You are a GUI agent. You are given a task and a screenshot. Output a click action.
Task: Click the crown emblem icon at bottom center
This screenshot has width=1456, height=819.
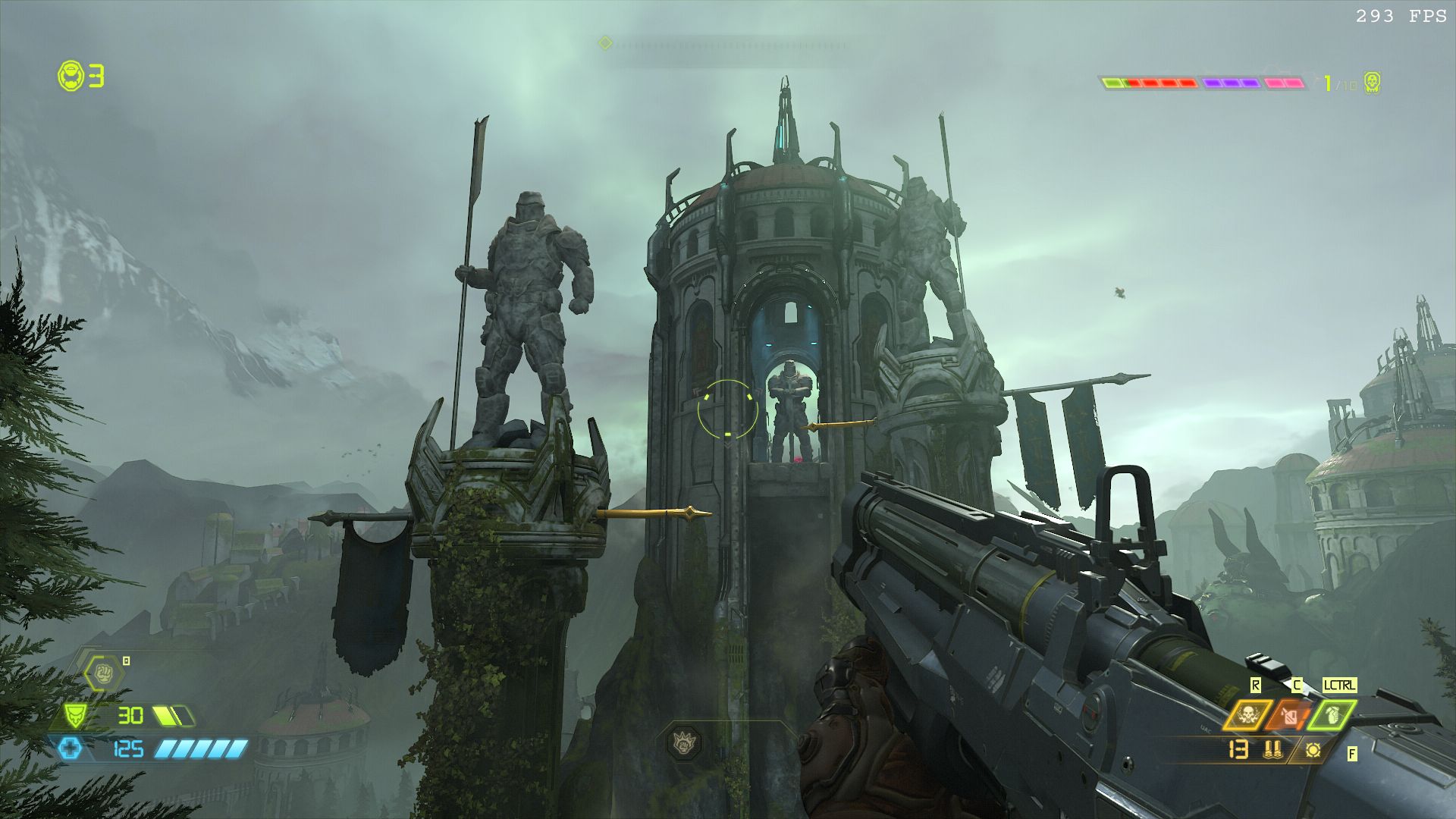click(x=683, y=741)
